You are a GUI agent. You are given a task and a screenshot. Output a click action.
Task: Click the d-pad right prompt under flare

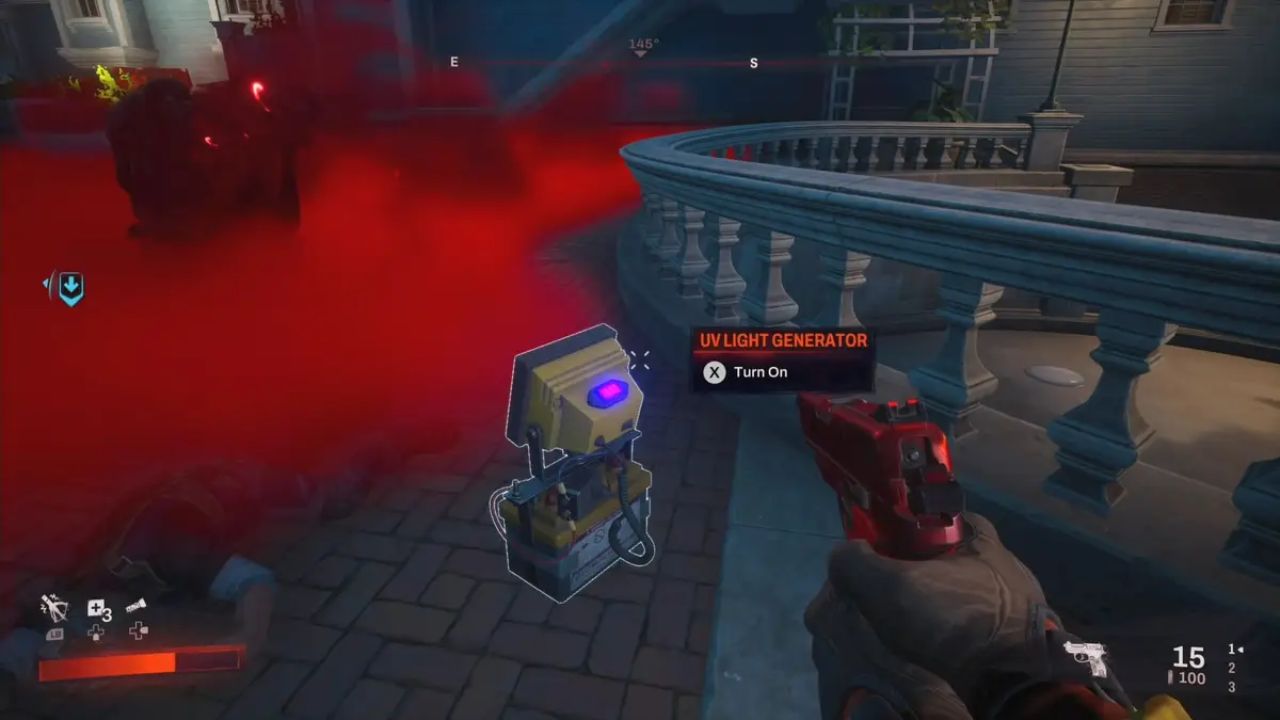139,632
